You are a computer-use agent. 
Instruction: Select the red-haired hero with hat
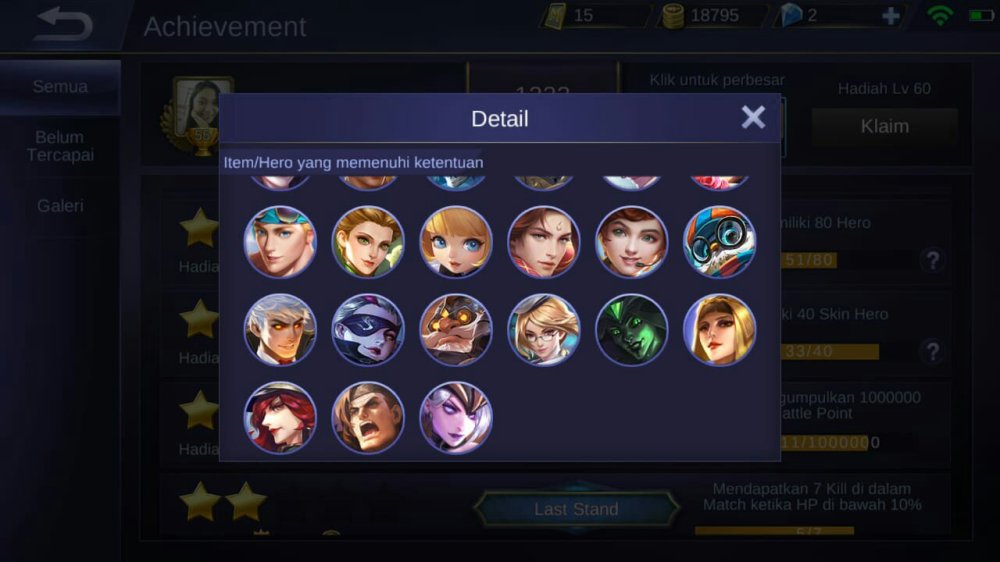point(280,418)
